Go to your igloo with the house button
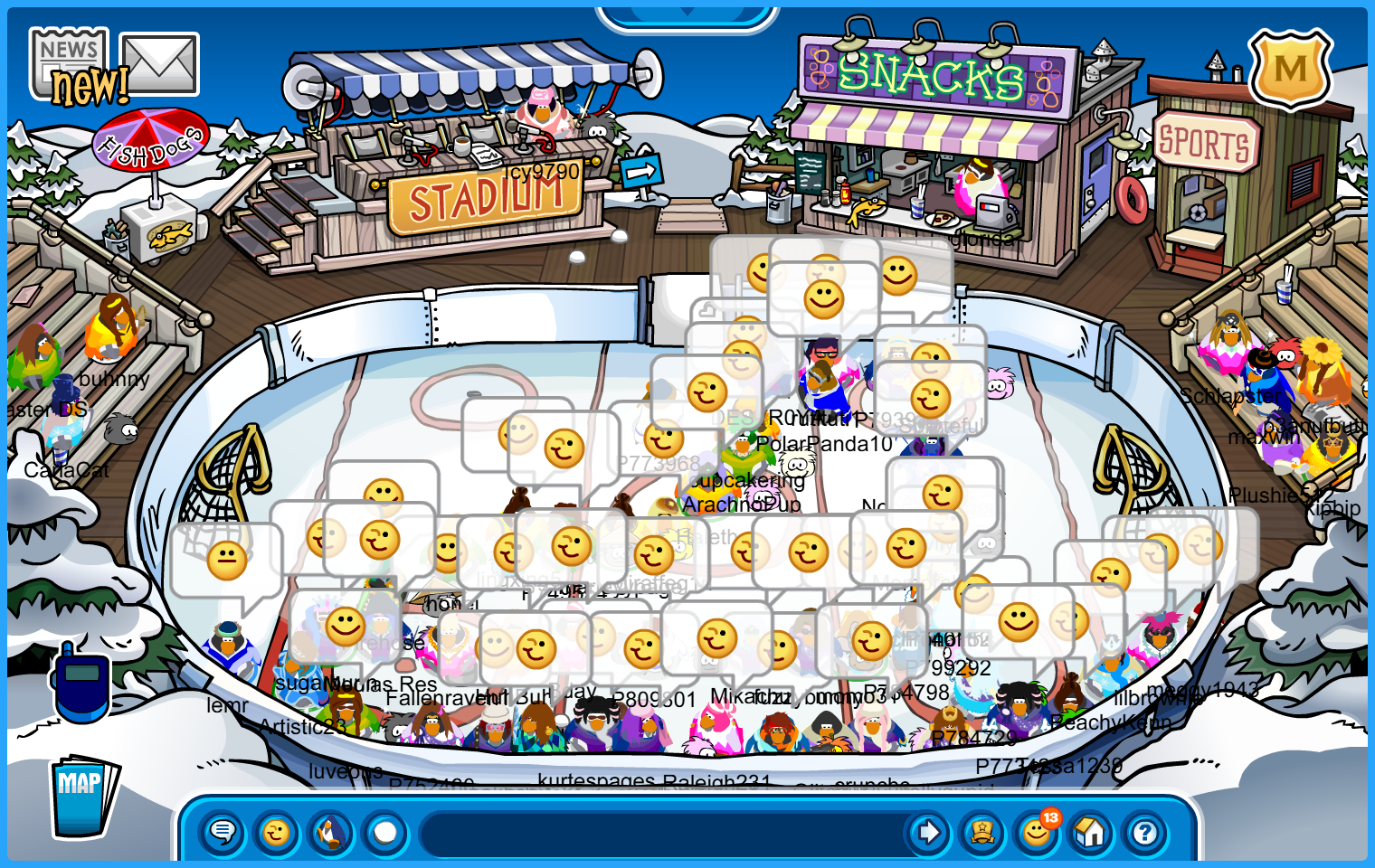The height and width of the screenshot is (868, 1375). coord(1091,832)
